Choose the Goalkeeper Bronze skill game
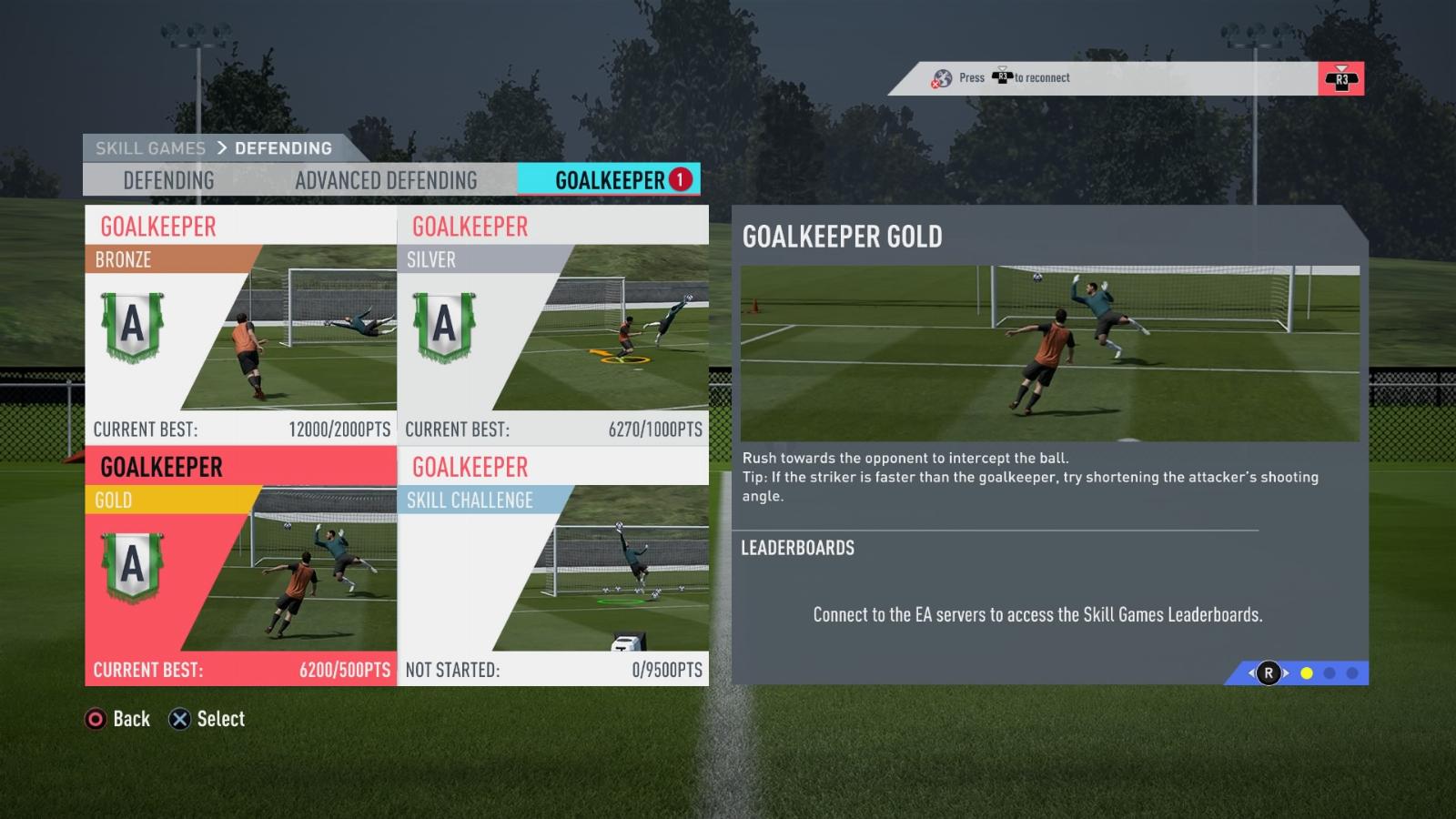The width and height of the screenshot is (1456, 819). click(x=241, y=325)
